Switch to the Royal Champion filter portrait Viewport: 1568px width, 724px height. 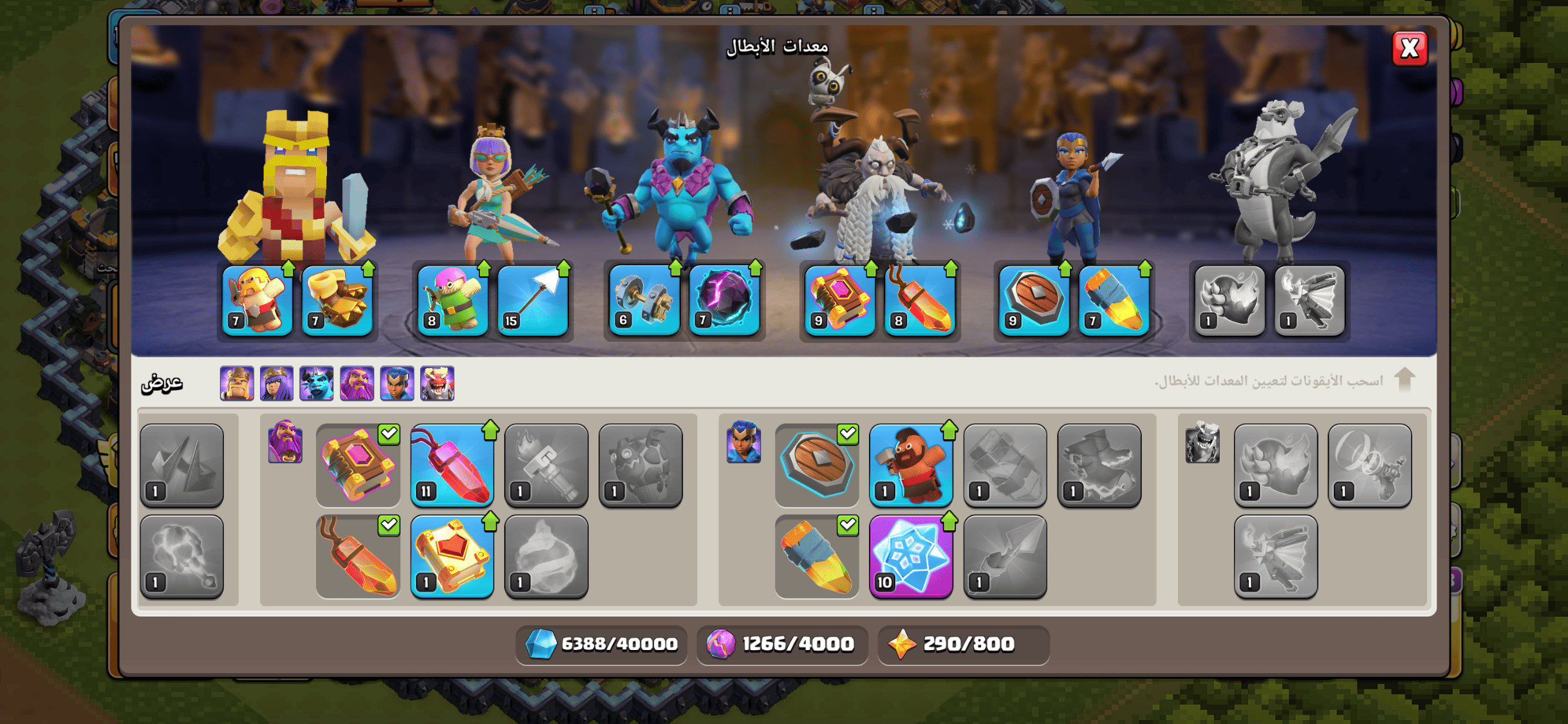pyautogui.click(x=397, y=384)
